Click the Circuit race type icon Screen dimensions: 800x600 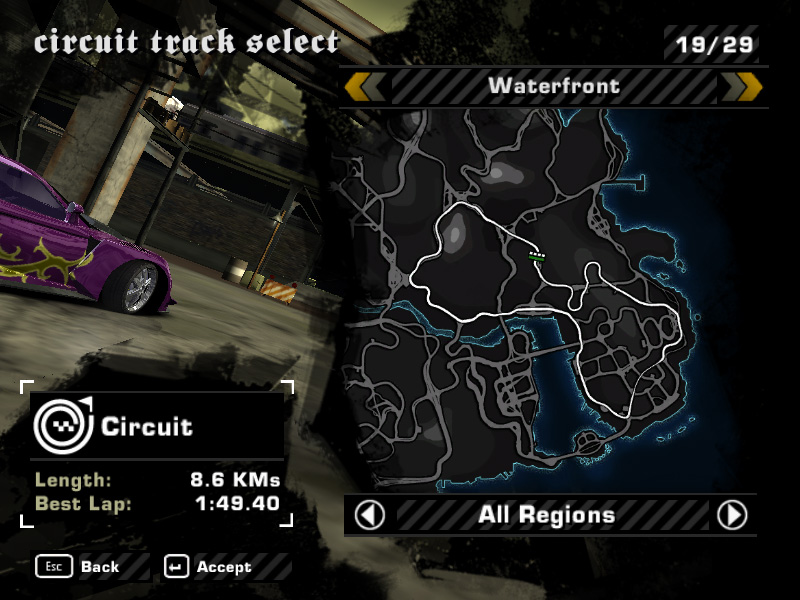(62, 425)
